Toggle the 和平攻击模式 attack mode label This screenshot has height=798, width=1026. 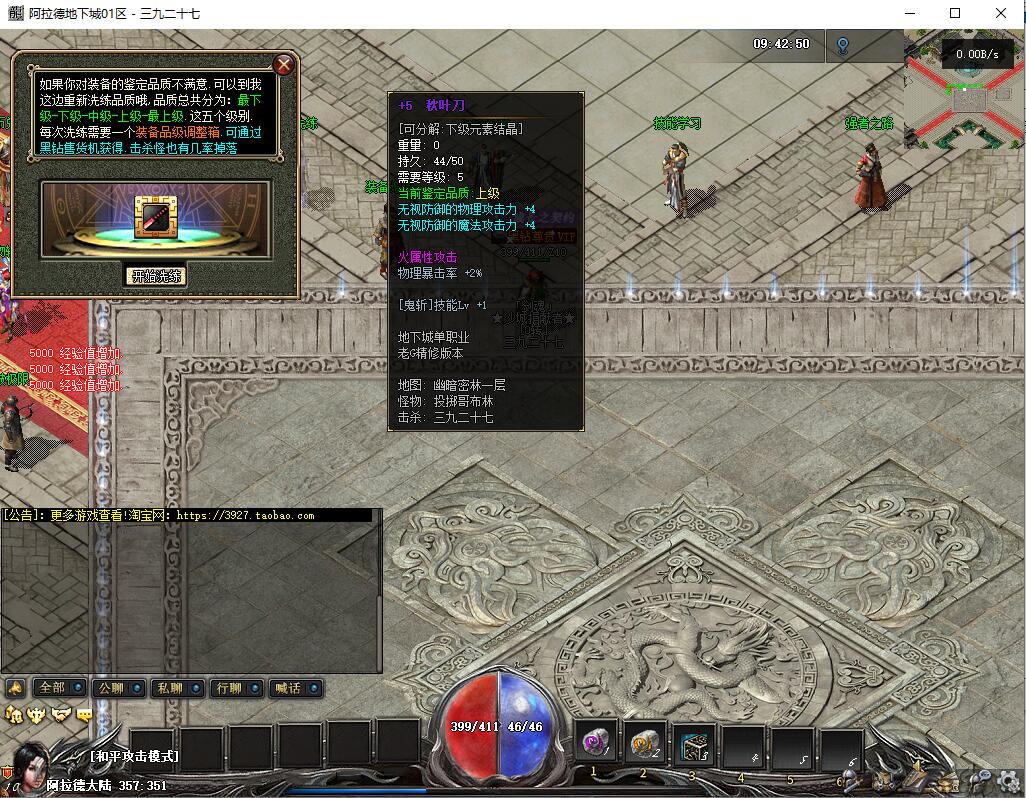tap(134, 756)
